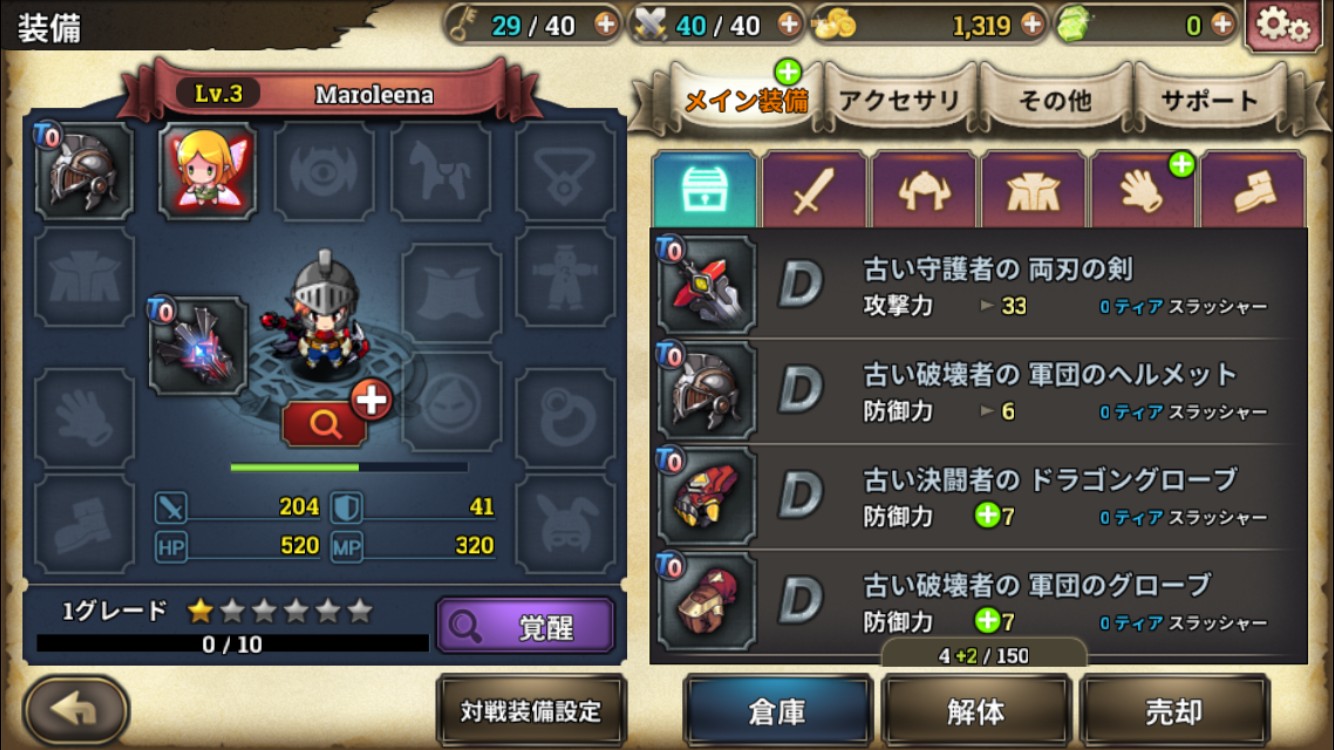Activate the purple 覚醒 awakening button

point(525,626)
